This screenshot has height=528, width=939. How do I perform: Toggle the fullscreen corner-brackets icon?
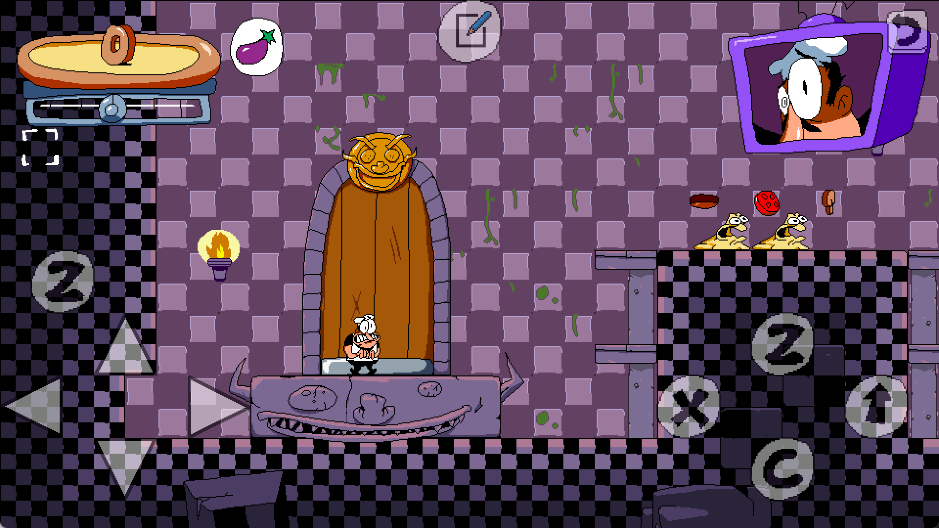[40, 147]
